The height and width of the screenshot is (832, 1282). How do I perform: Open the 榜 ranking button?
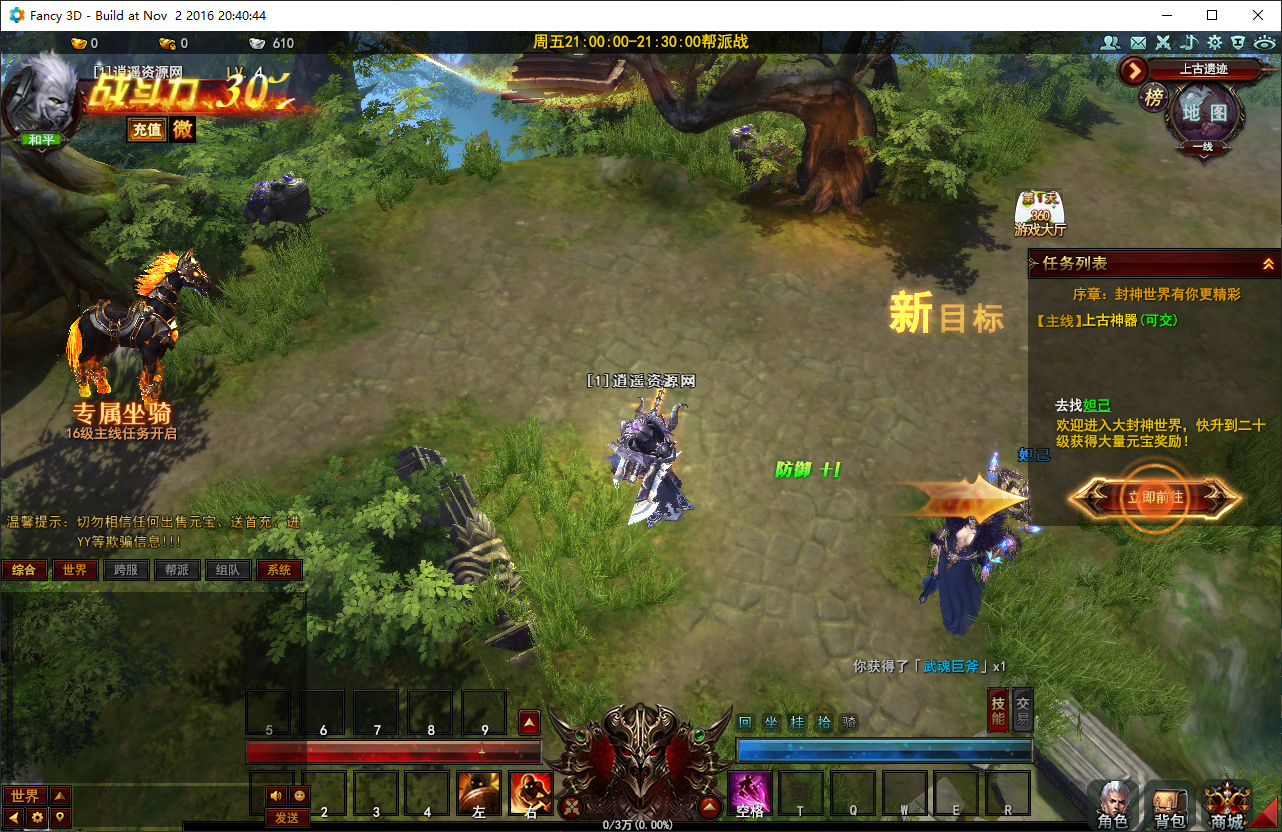1154,97
